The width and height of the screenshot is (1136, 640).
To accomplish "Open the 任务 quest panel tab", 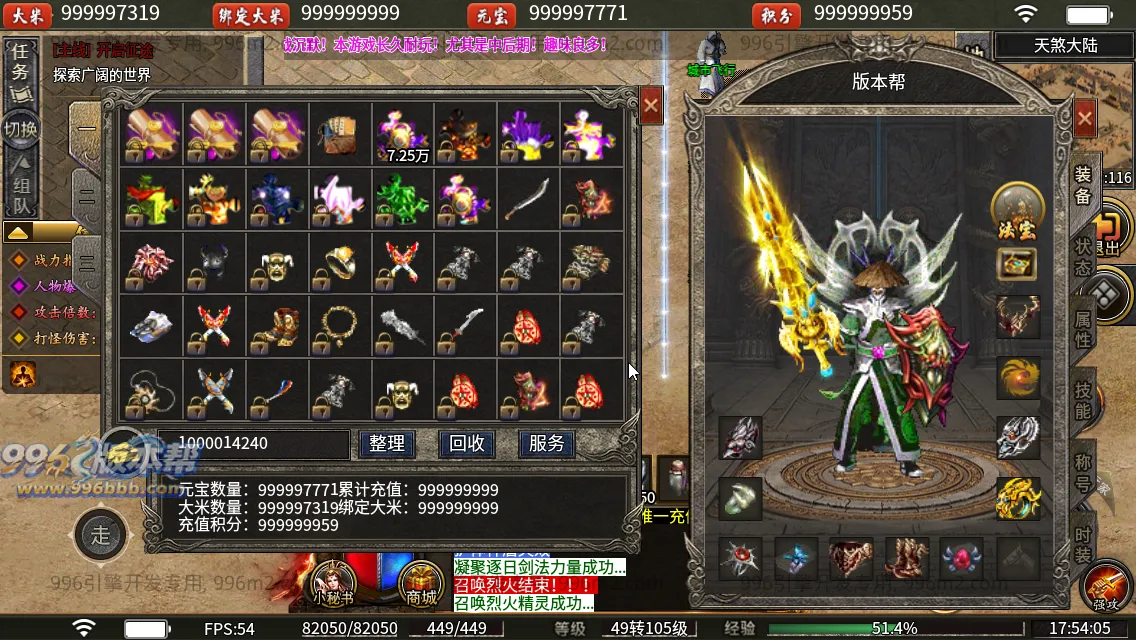I will [x=20, y=62].
